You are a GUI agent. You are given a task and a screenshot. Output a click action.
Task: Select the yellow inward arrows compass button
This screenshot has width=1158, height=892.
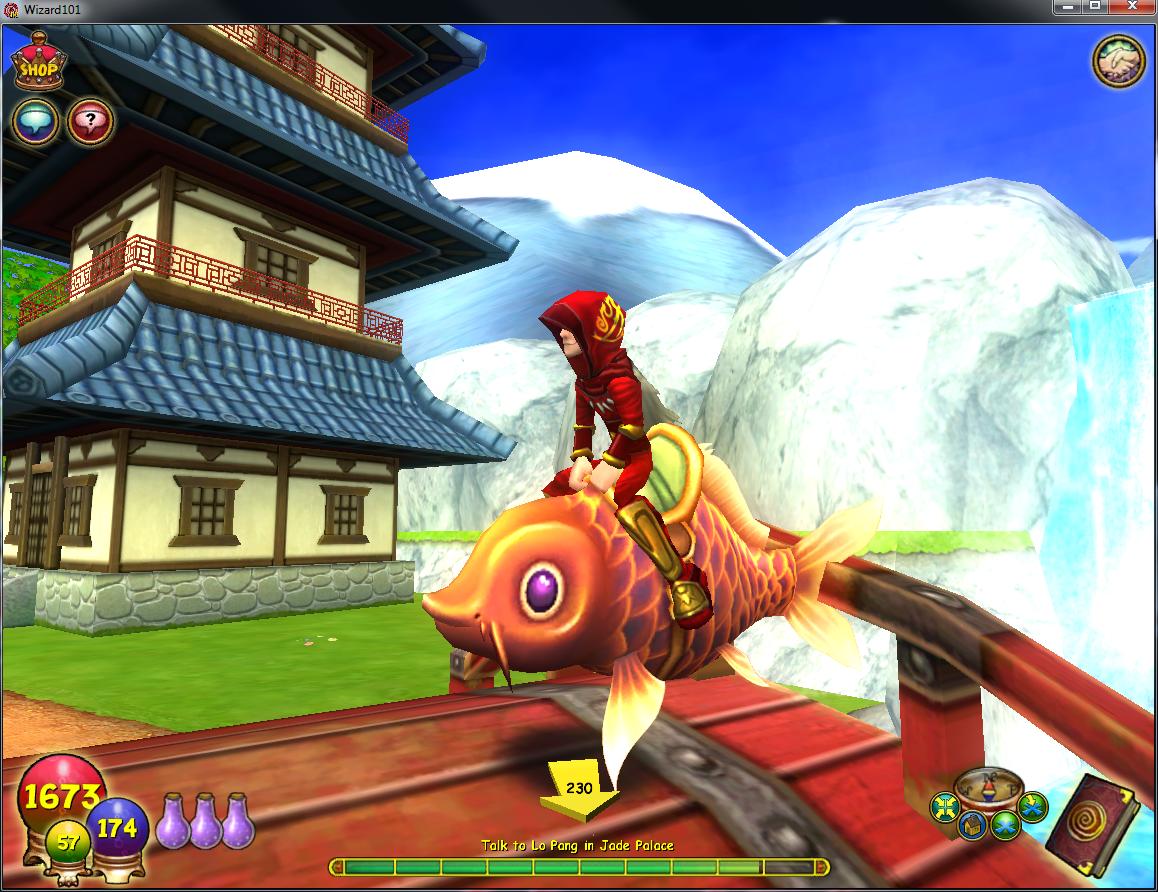(x=944, y=806)
